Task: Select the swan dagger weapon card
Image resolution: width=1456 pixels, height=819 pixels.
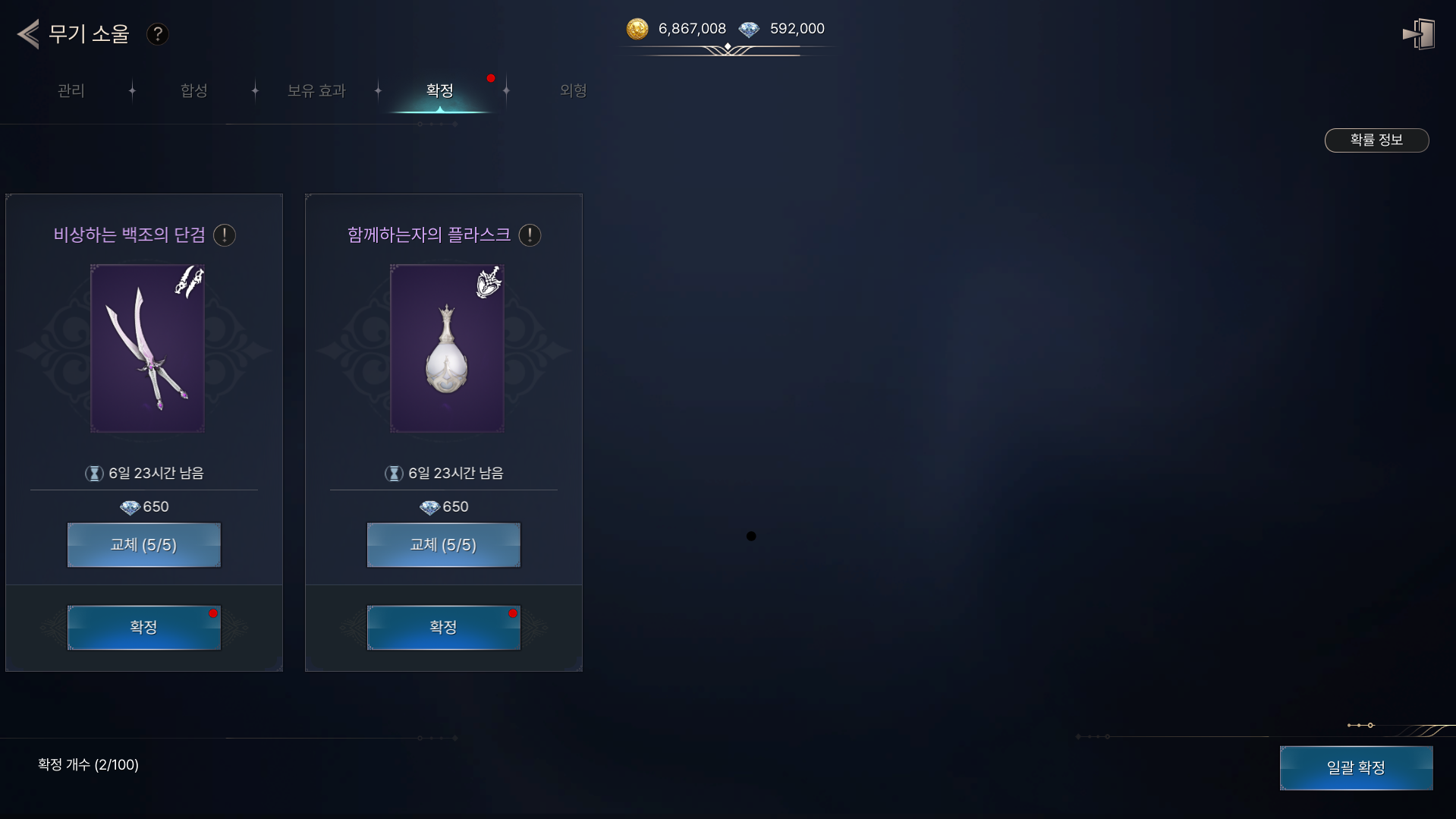Action: pos(147,348)
